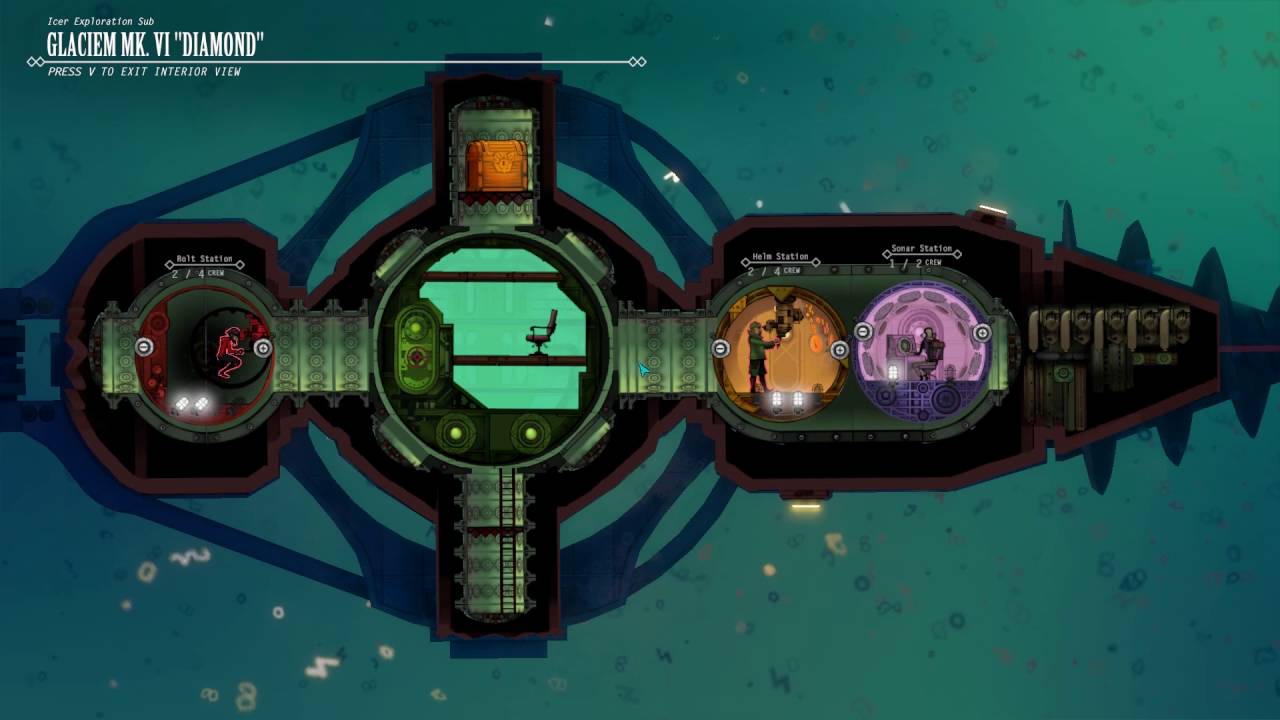Click the minus icon on Bolt Station

pyautogui.click(x=144, y=348)
